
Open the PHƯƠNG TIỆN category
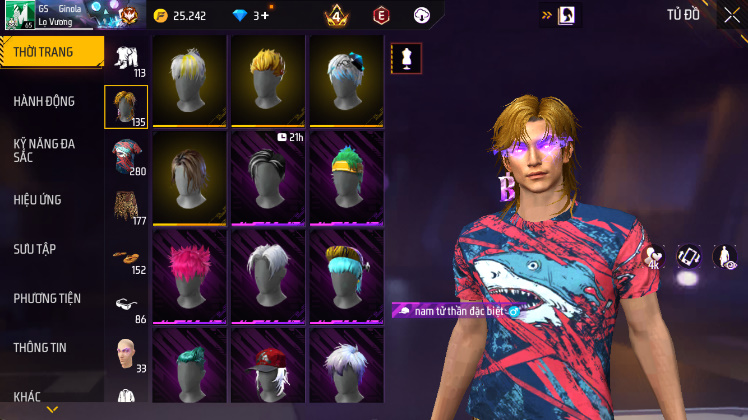coord(47,298)
